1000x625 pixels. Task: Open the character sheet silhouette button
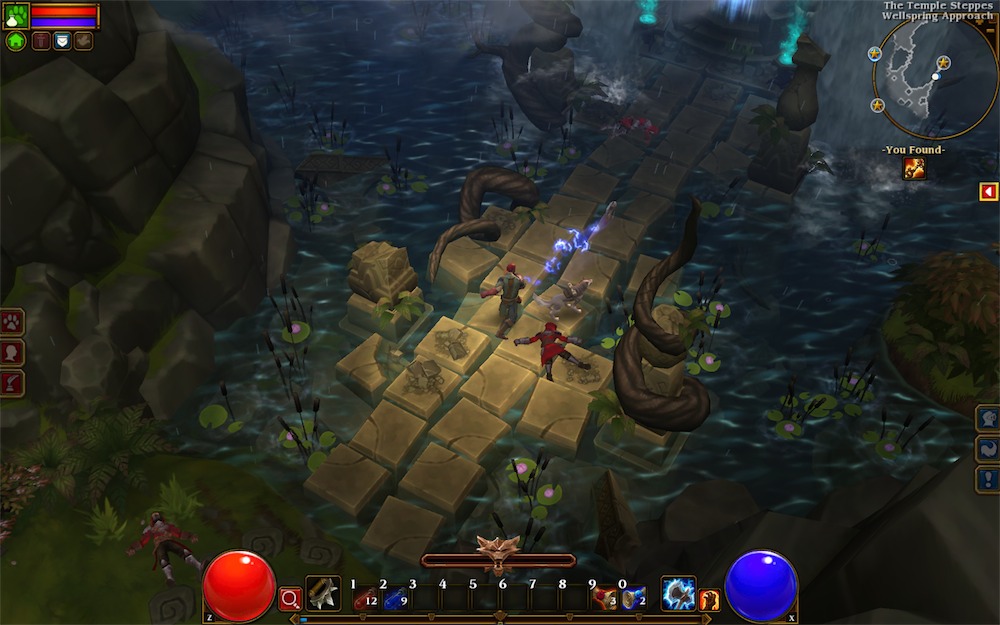(x=12, y=352)
